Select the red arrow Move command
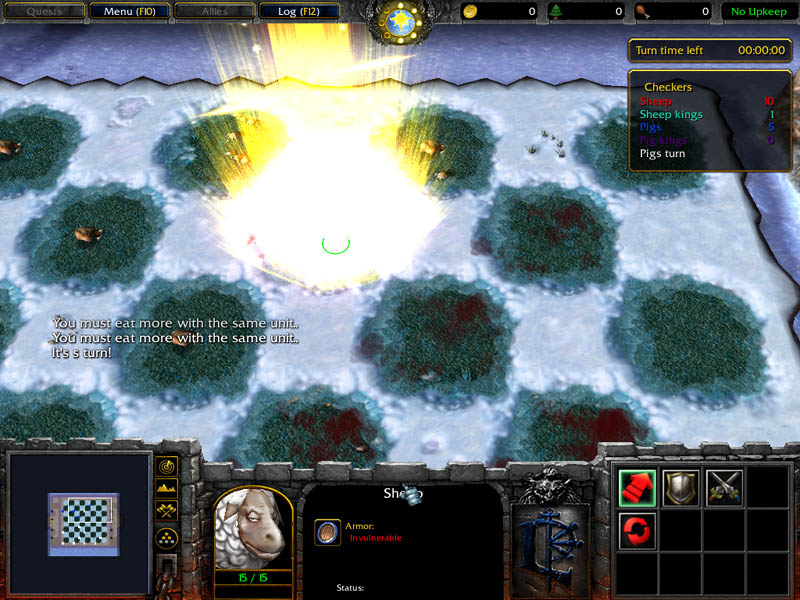The width and height of the screenshot is (800, 600). pos(638,487)
